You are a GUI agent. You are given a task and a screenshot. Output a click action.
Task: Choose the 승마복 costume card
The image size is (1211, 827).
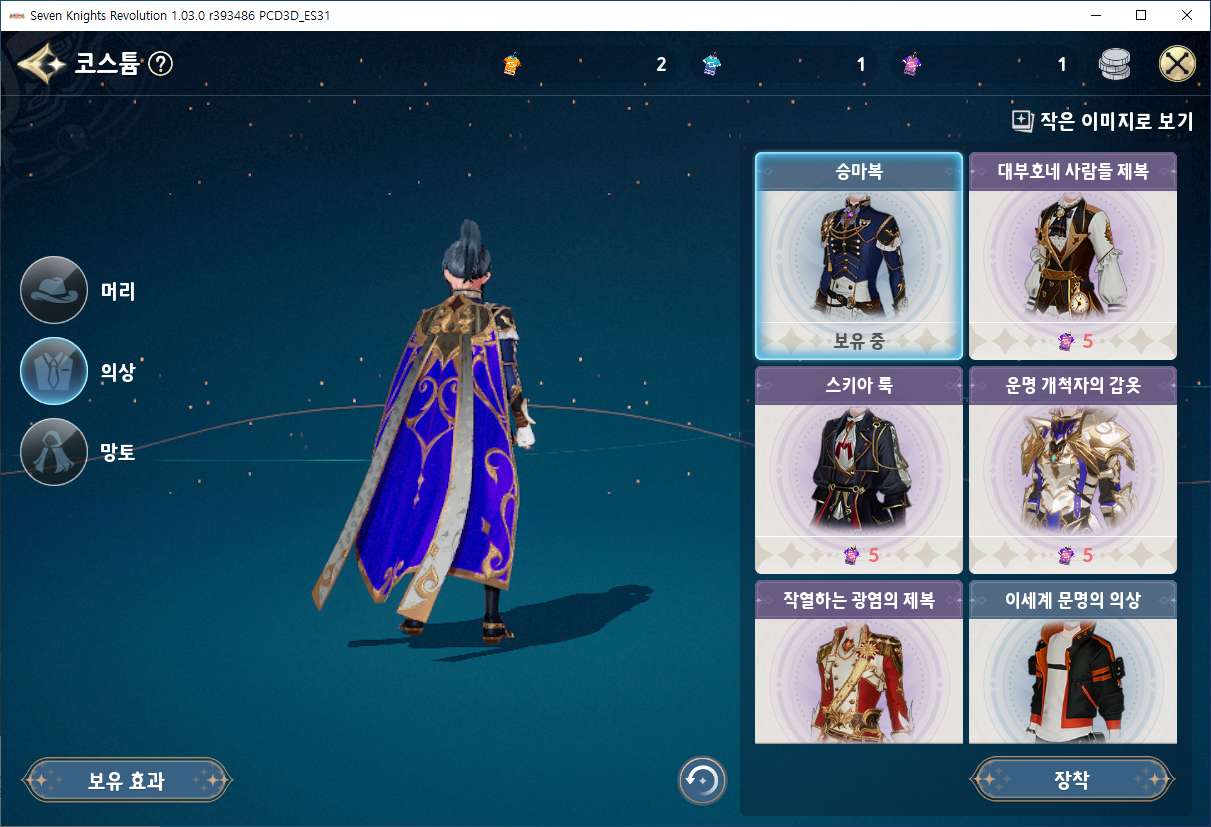pyautogui.click(x=858, y=256)
